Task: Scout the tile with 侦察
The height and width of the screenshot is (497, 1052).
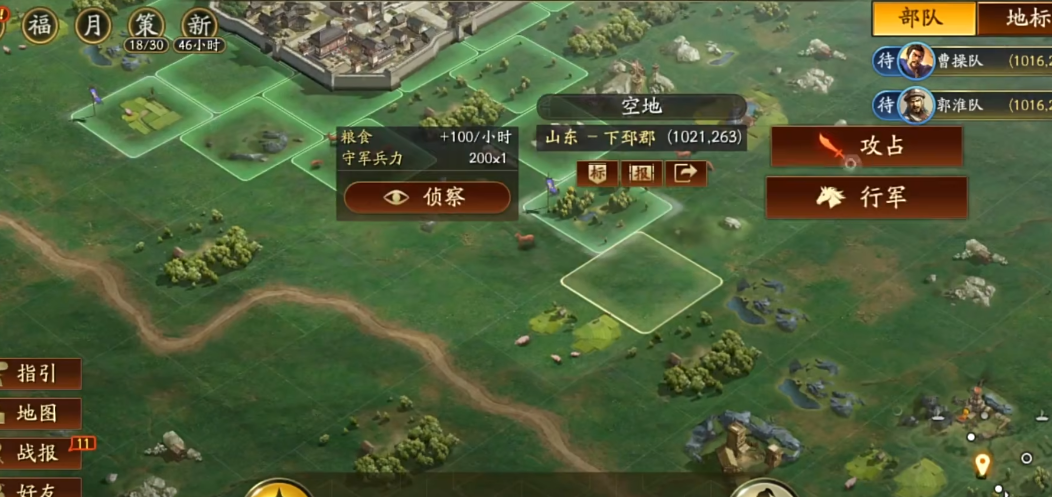Action: (427, 197)
